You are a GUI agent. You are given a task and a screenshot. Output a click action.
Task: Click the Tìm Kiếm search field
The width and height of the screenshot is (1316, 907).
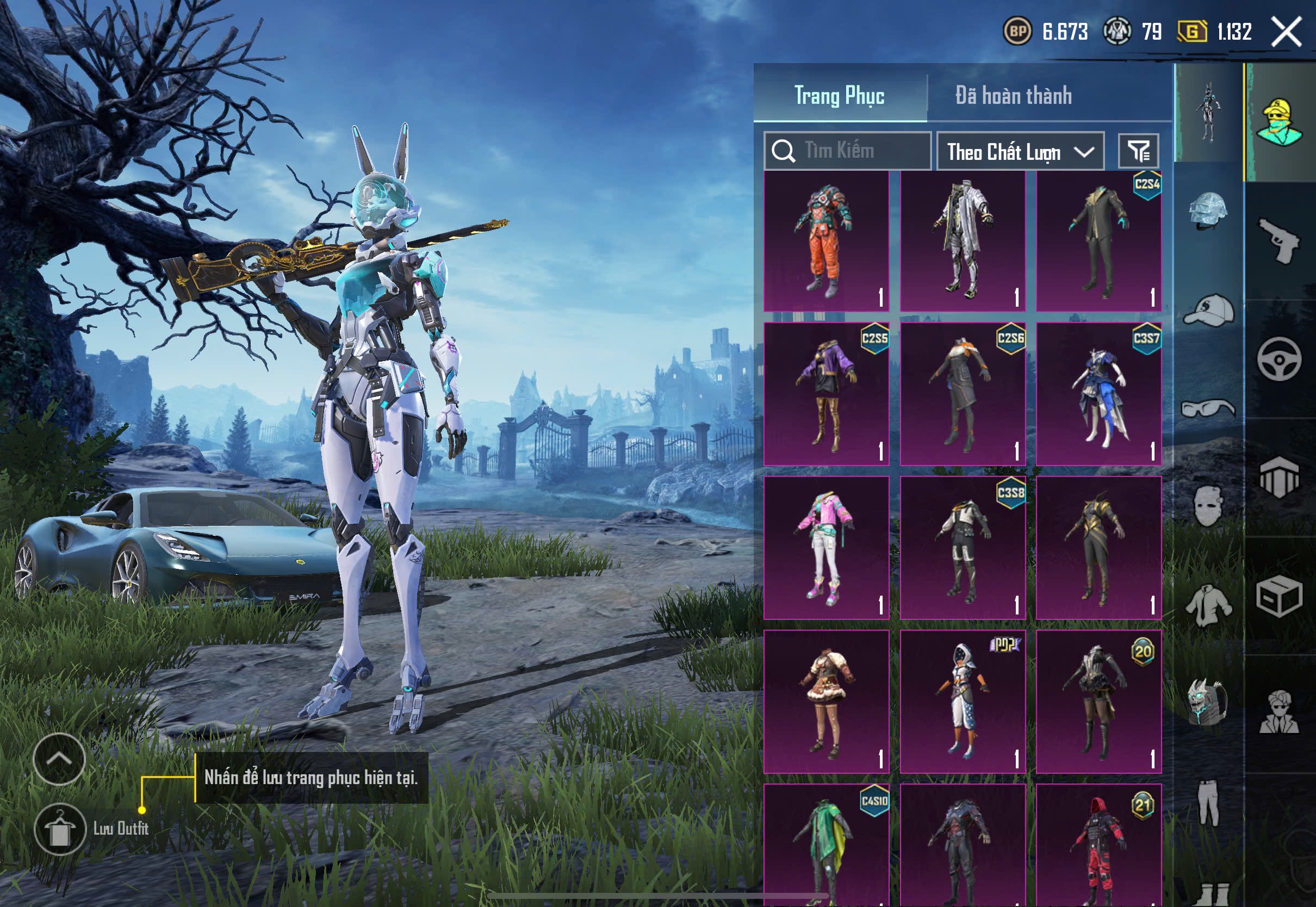(847, 151)
